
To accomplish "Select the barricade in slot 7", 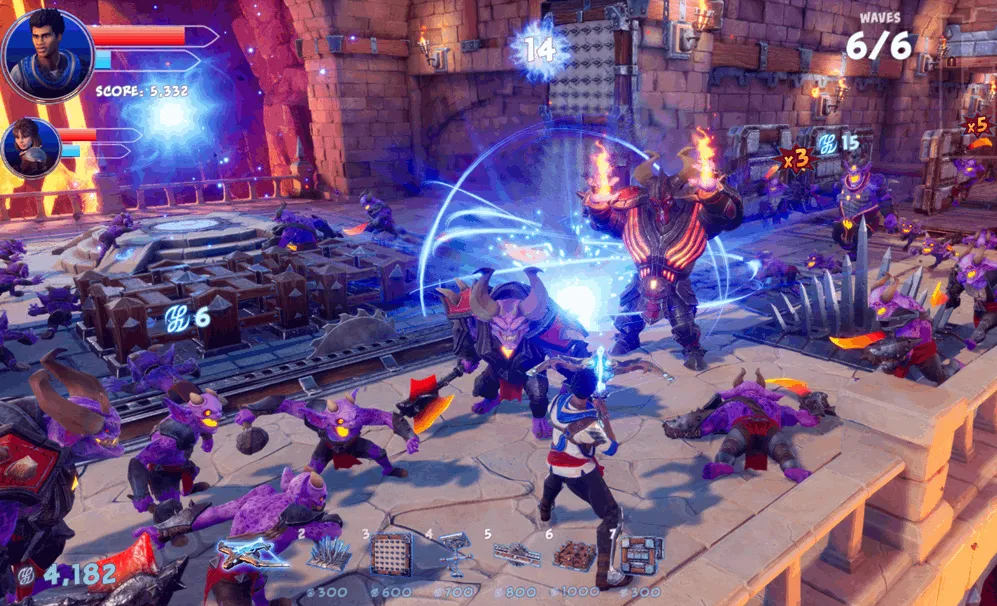I will coord(639,554).
